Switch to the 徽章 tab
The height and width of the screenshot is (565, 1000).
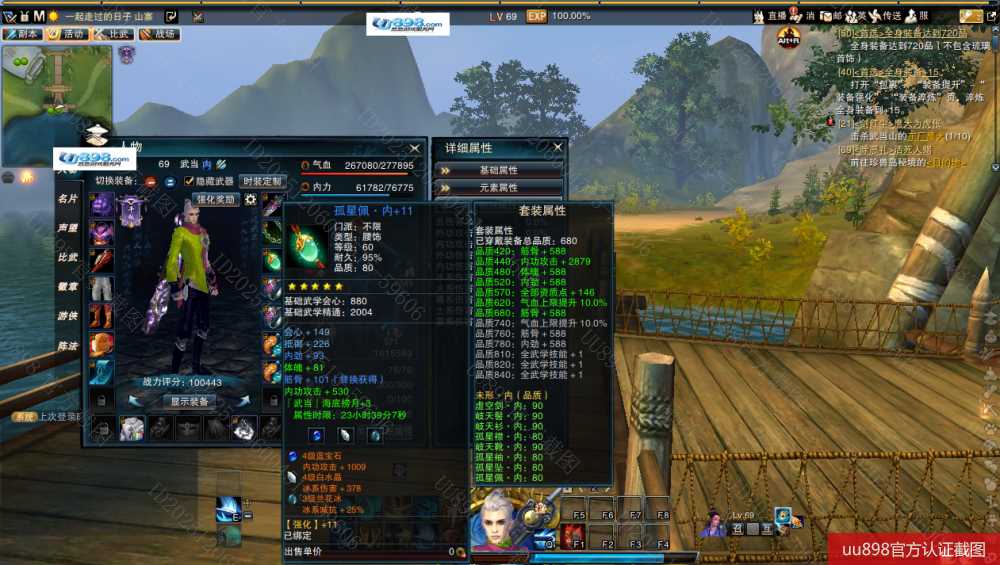[67, 286]
